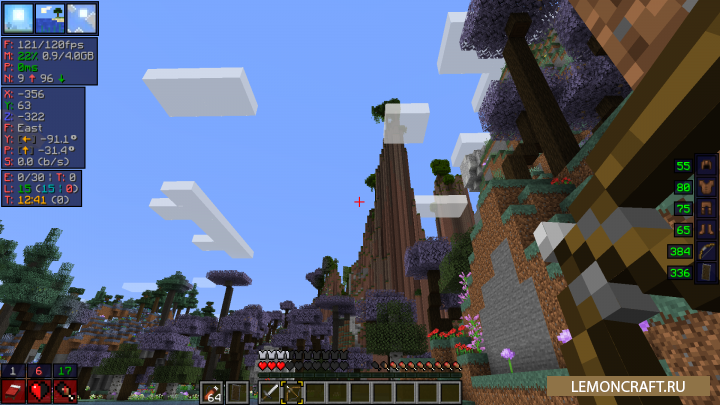The width and height of the screenshot is (720, 405).
Task: Click the leather boots durability icon
Action: pyautogui.click(x=708, y=230)
